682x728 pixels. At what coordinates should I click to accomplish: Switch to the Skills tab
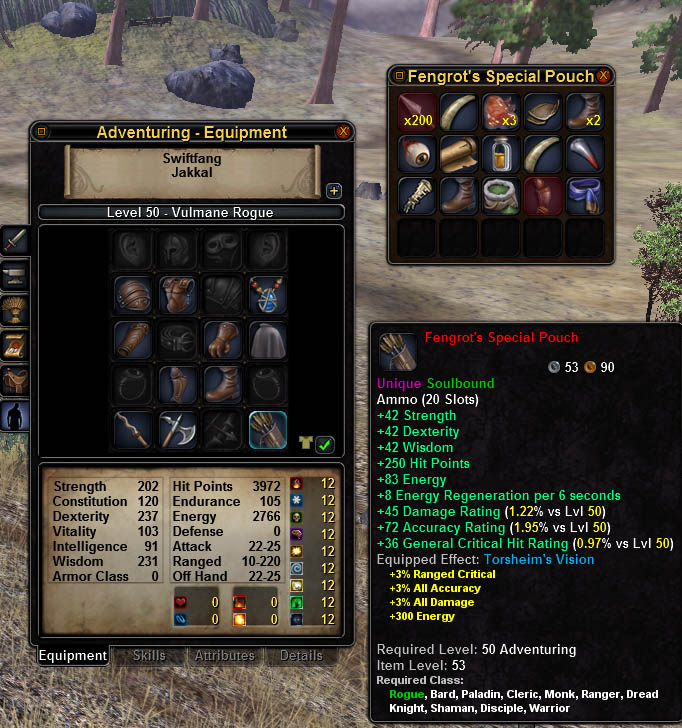pyautogui.click(x=149, y=656)
